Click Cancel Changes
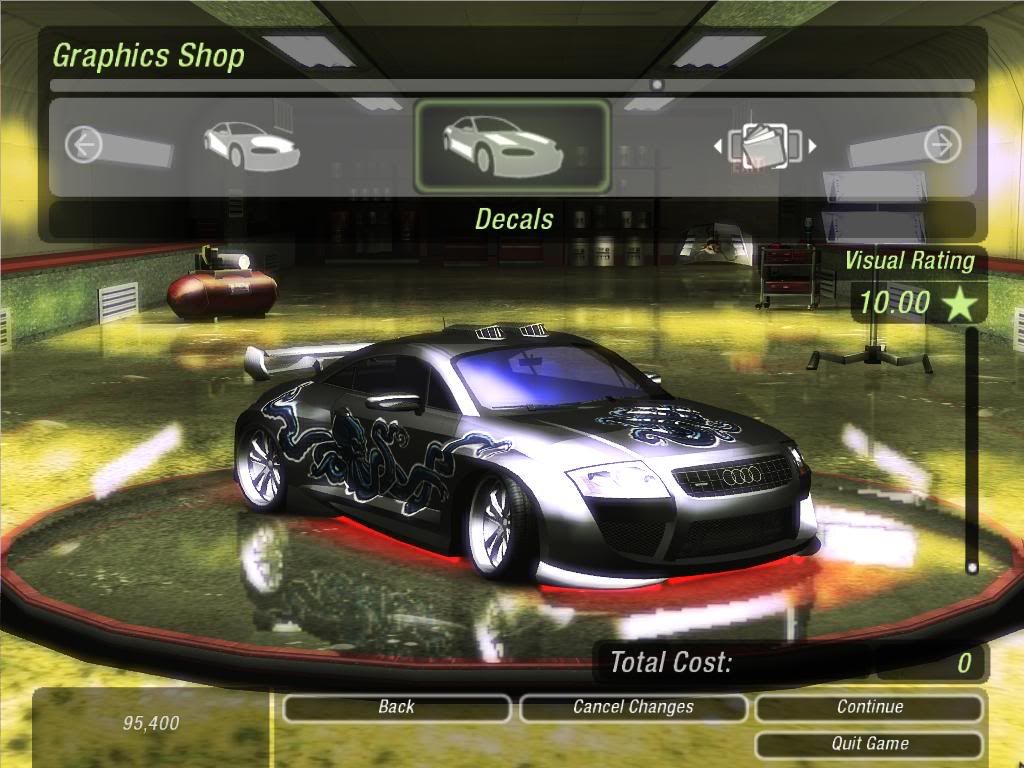 point(633,708)
